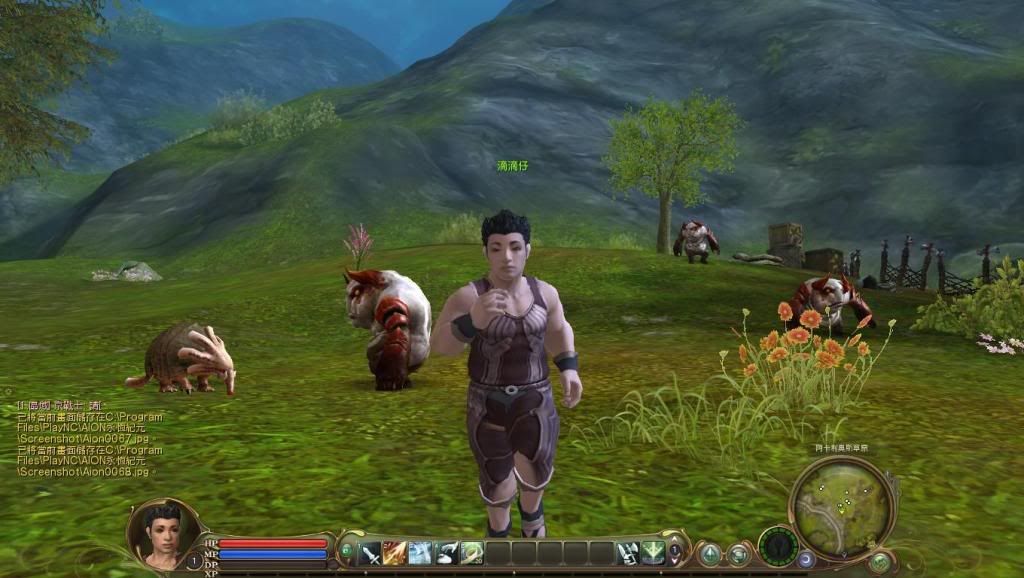Click the player character portrait
Image resolution: width=1024 pixels, height=578 pixels.
pyautogui.click(x=162, y=531)
